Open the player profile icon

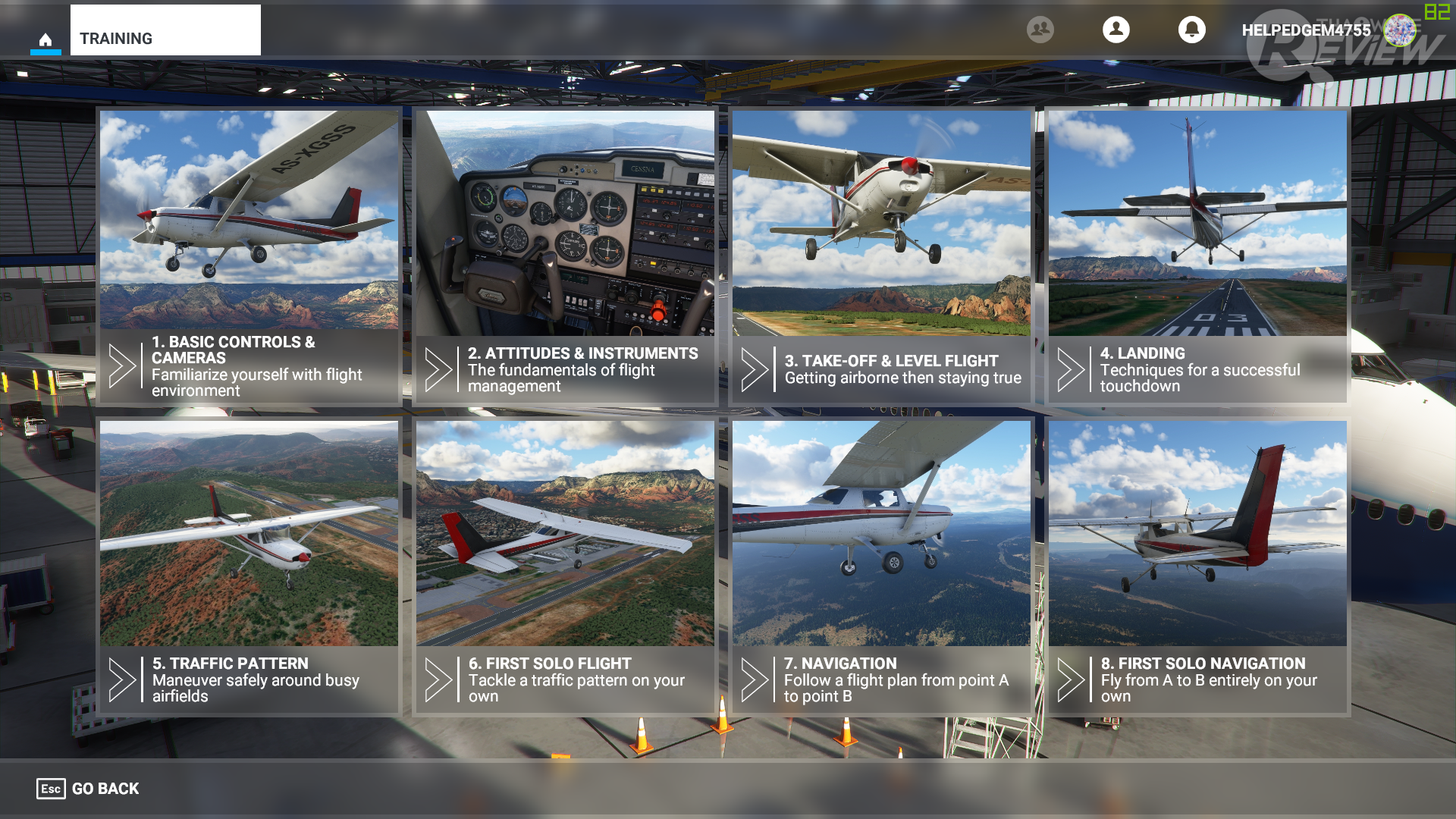pyautogui.click(x=1116, y=30)
